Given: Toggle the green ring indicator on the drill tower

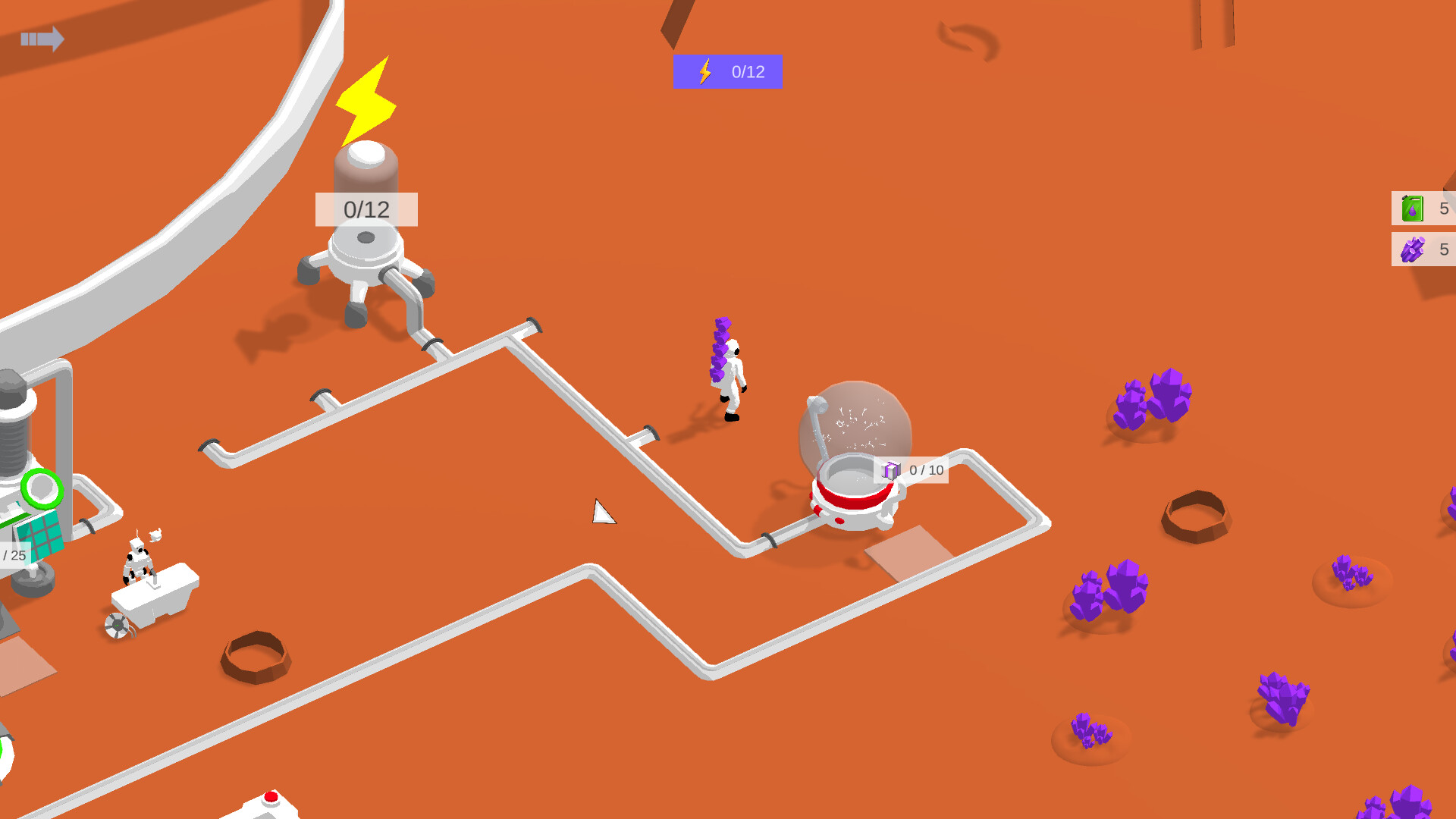Looking at the screenshot, I should pos(41,489).
